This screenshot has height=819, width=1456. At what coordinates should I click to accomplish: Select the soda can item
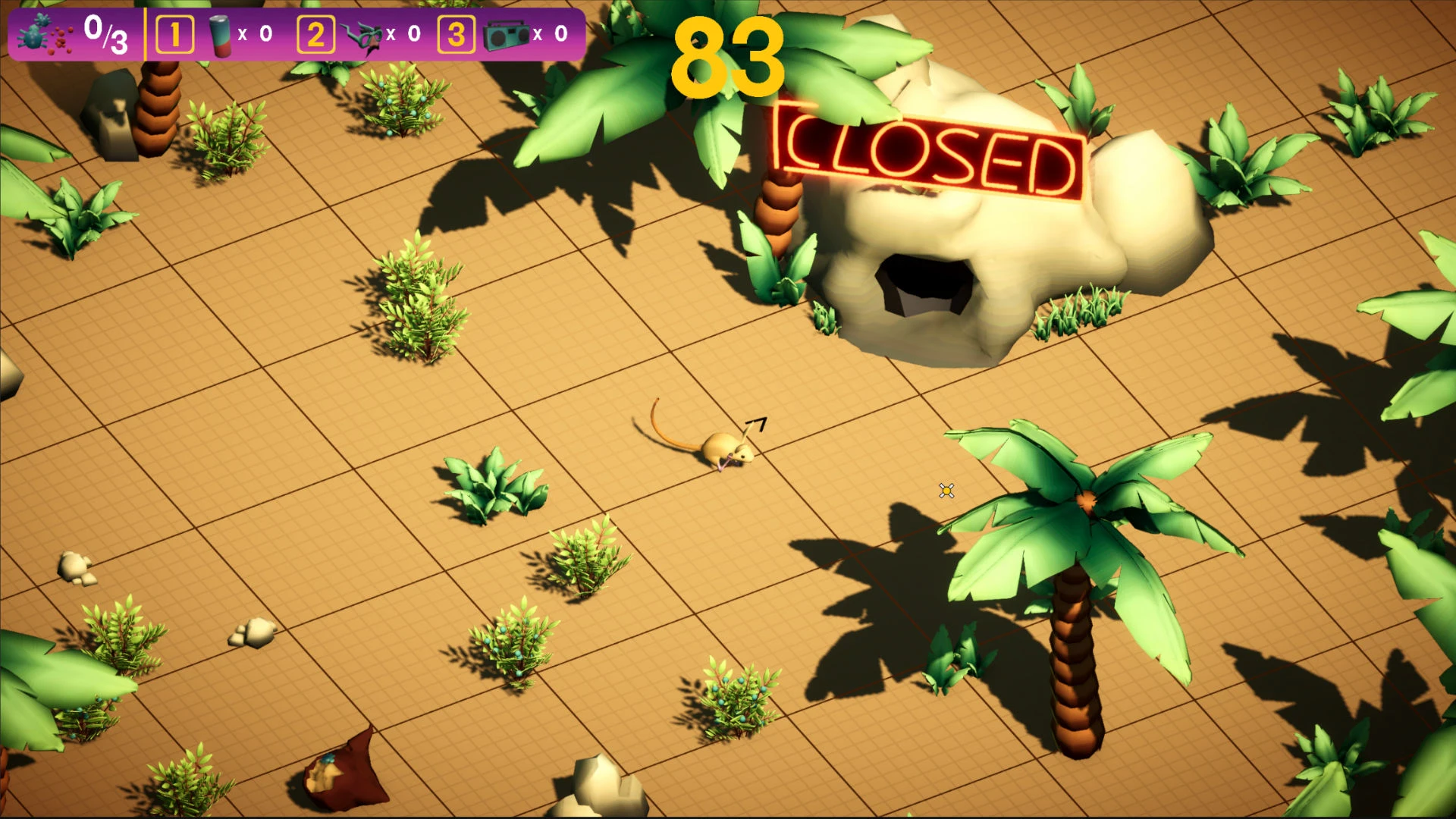pos(221,35)
